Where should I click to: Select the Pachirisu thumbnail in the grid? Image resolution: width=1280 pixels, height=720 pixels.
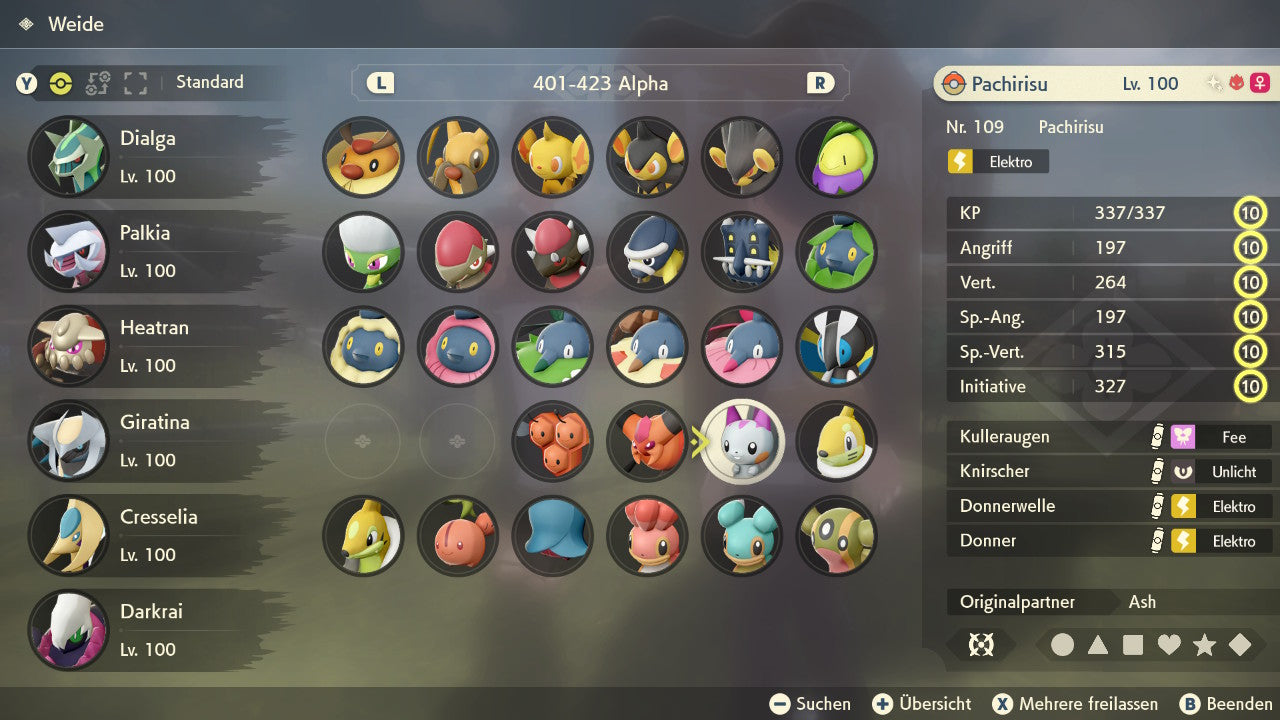(x=742, y=441)
